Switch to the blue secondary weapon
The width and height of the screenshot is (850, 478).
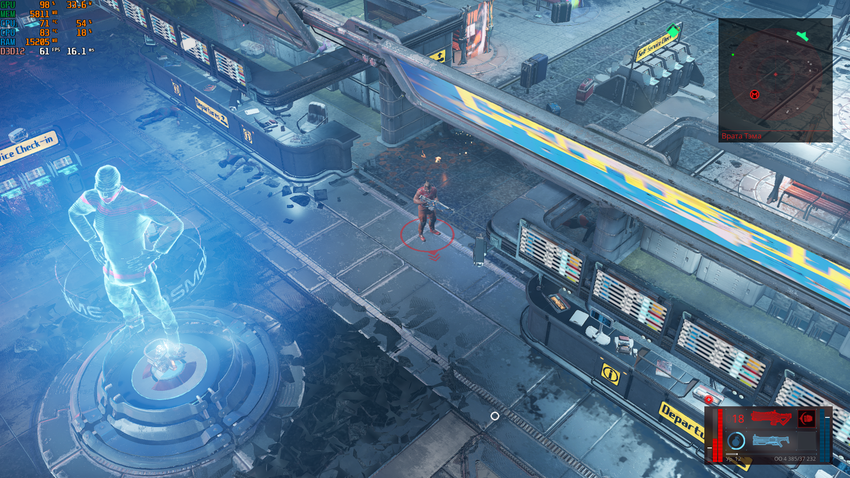(x=771, y=440)
